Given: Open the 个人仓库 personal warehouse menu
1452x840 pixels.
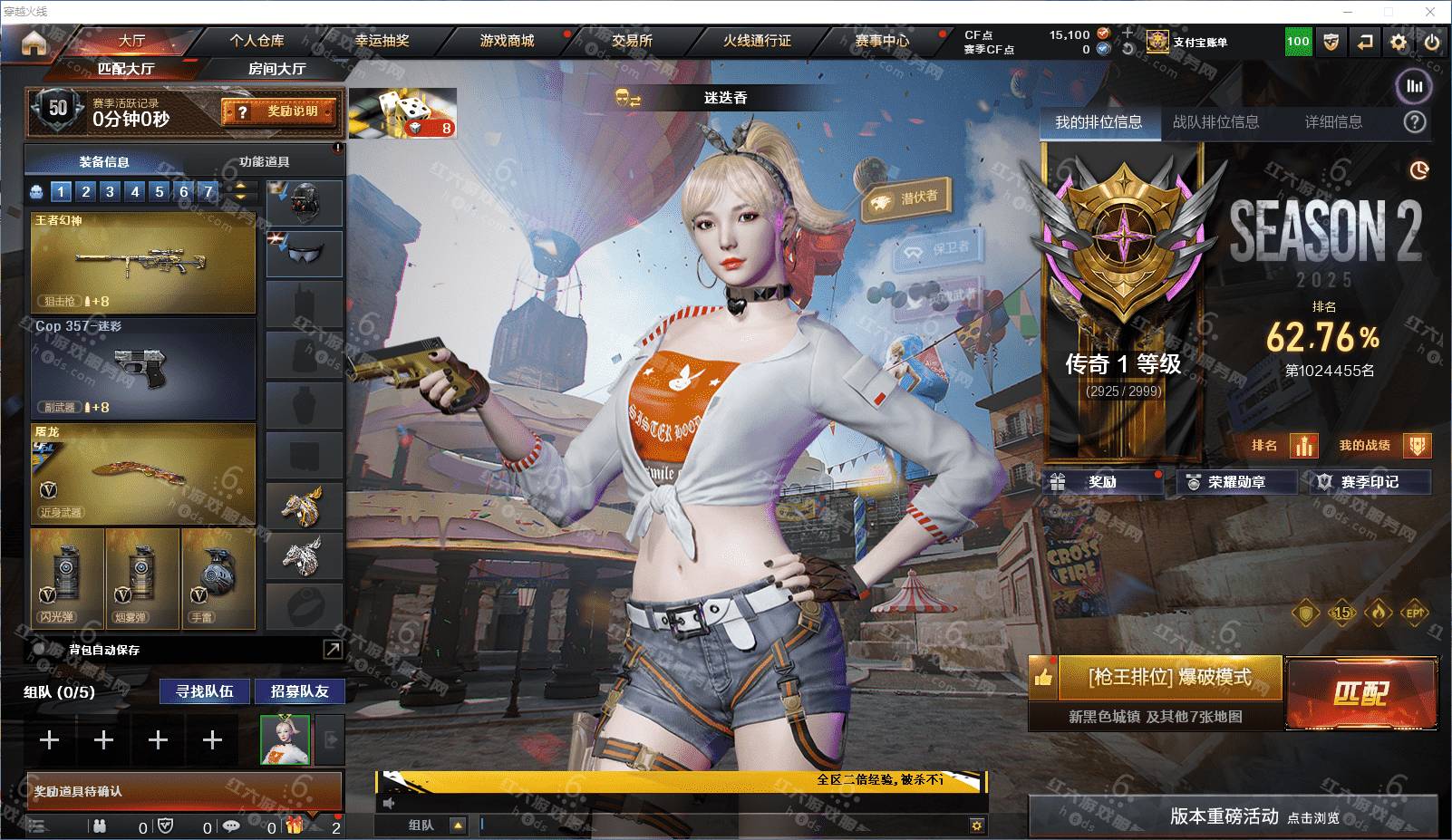Looking at the screenshot, I should 257,41.
